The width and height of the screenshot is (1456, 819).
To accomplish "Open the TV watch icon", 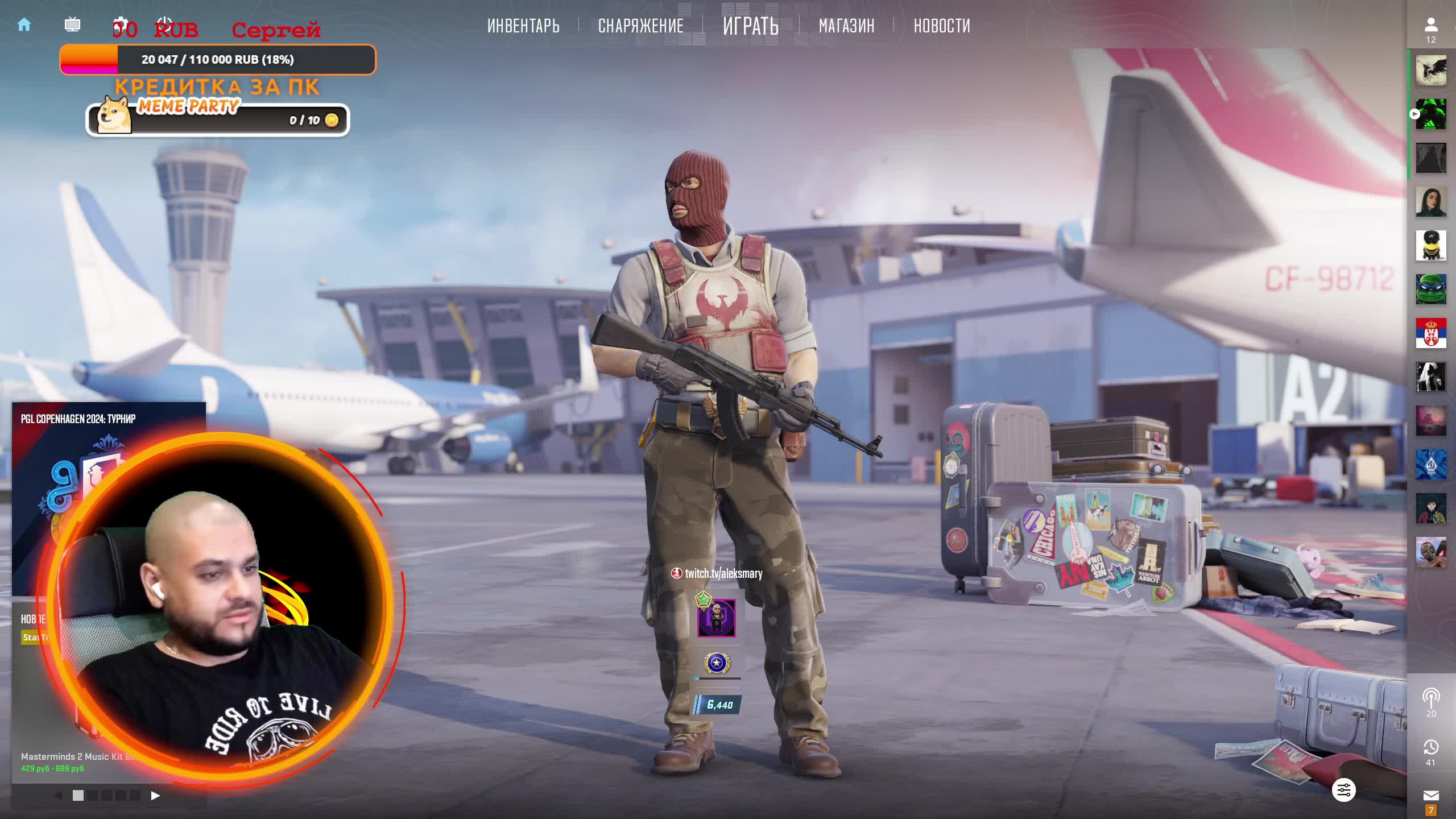I will click(72, 24).
